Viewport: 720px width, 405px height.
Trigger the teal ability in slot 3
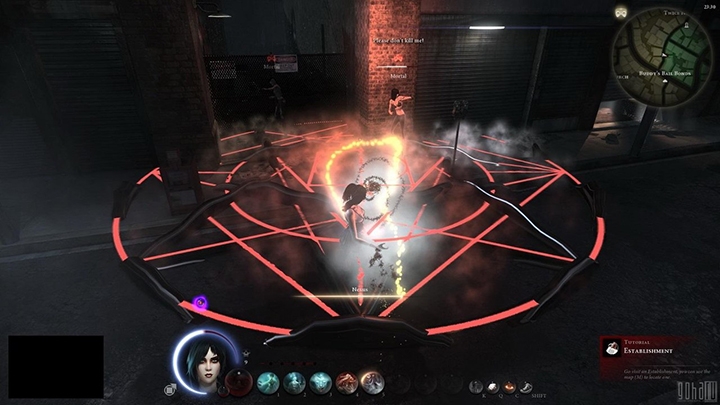[x=320, y=381]
